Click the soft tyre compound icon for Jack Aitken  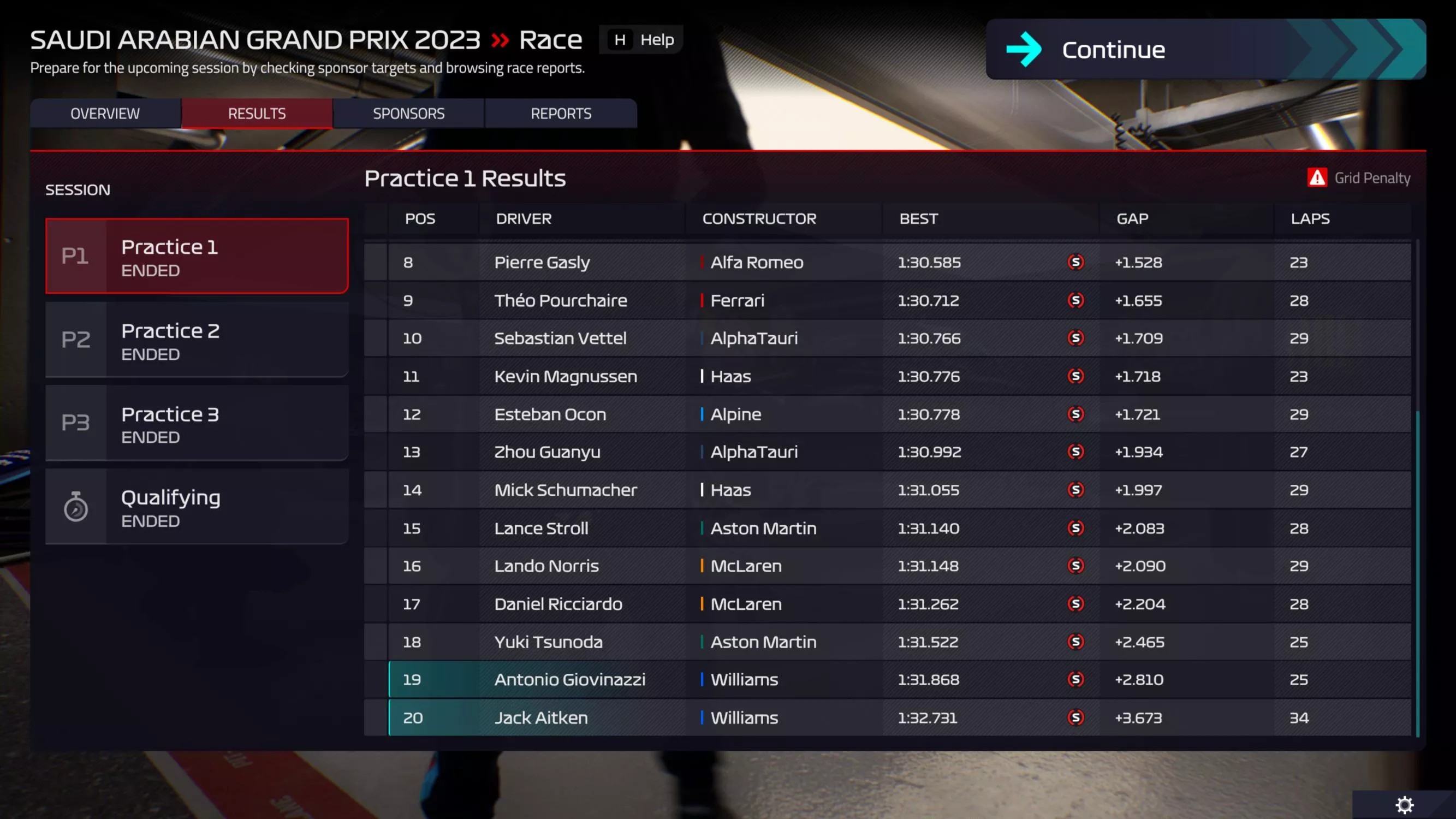tap(1076, 717)
